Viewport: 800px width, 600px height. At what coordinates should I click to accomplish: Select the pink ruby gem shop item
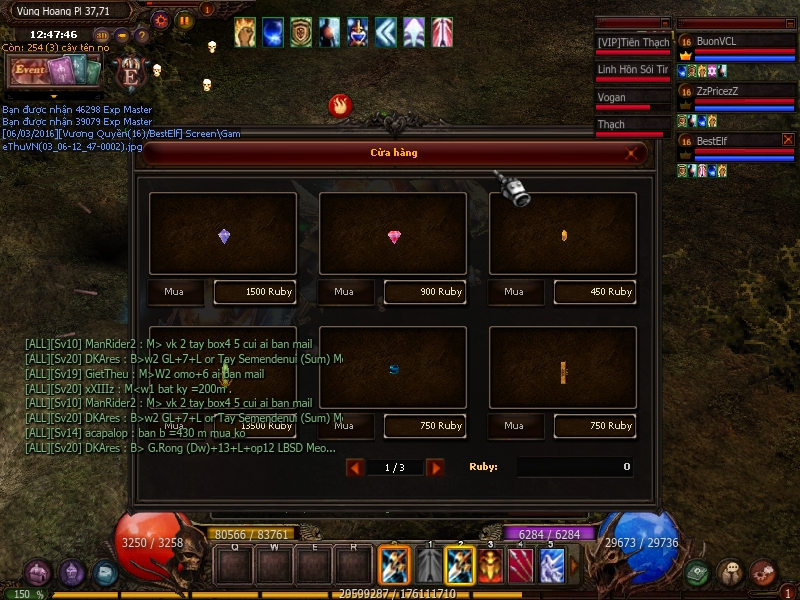393,236
